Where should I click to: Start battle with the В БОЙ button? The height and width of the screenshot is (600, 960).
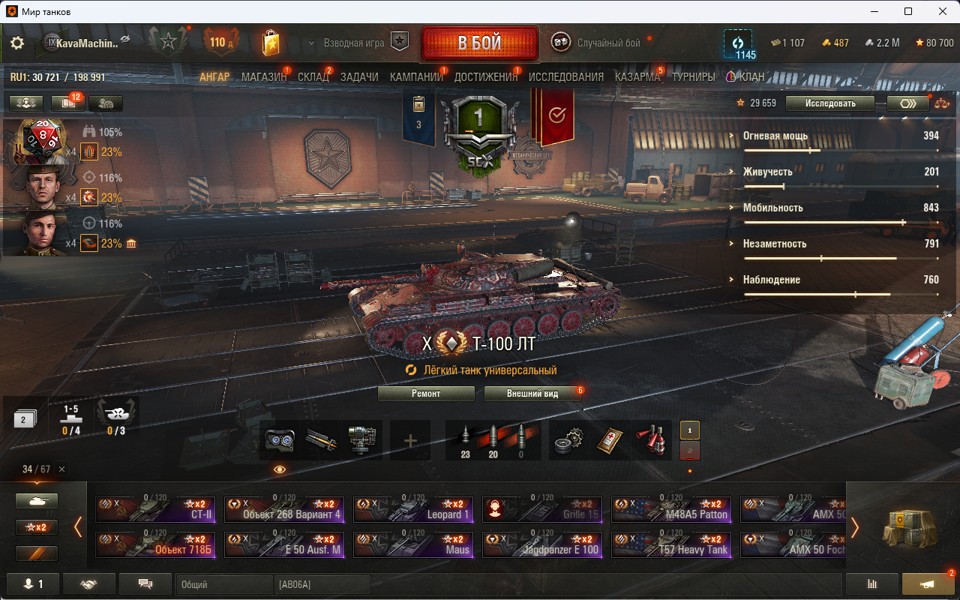[x=480, y=44]
